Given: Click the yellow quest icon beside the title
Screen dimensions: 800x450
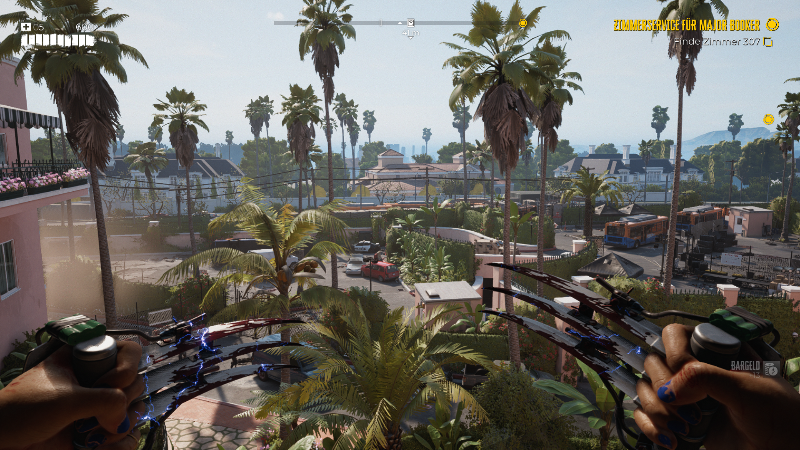Looking at the screenshot, I should (772, 24).
